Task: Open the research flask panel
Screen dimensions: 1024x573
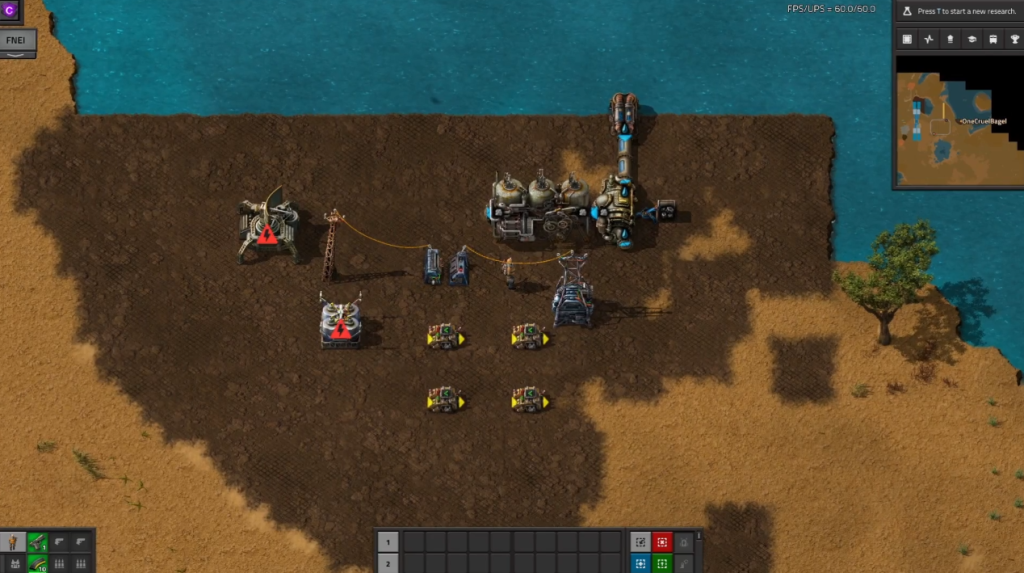Action: pos(907,11)
